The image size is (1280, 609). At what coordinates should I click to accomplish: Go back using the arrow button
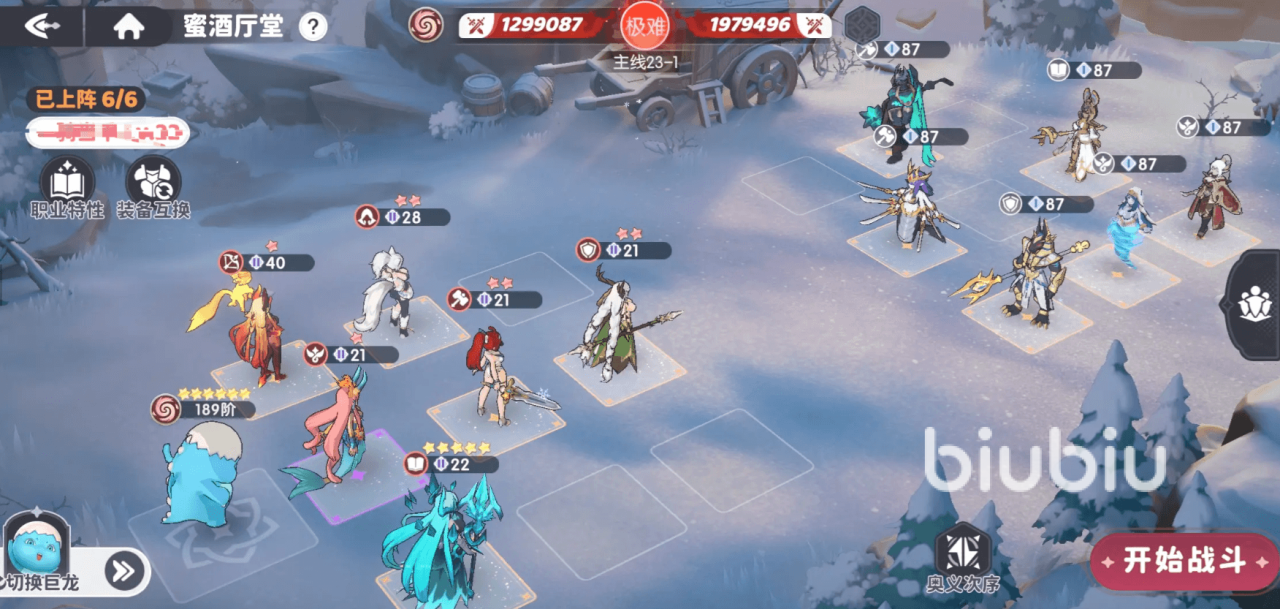click(x=42, y=26)
